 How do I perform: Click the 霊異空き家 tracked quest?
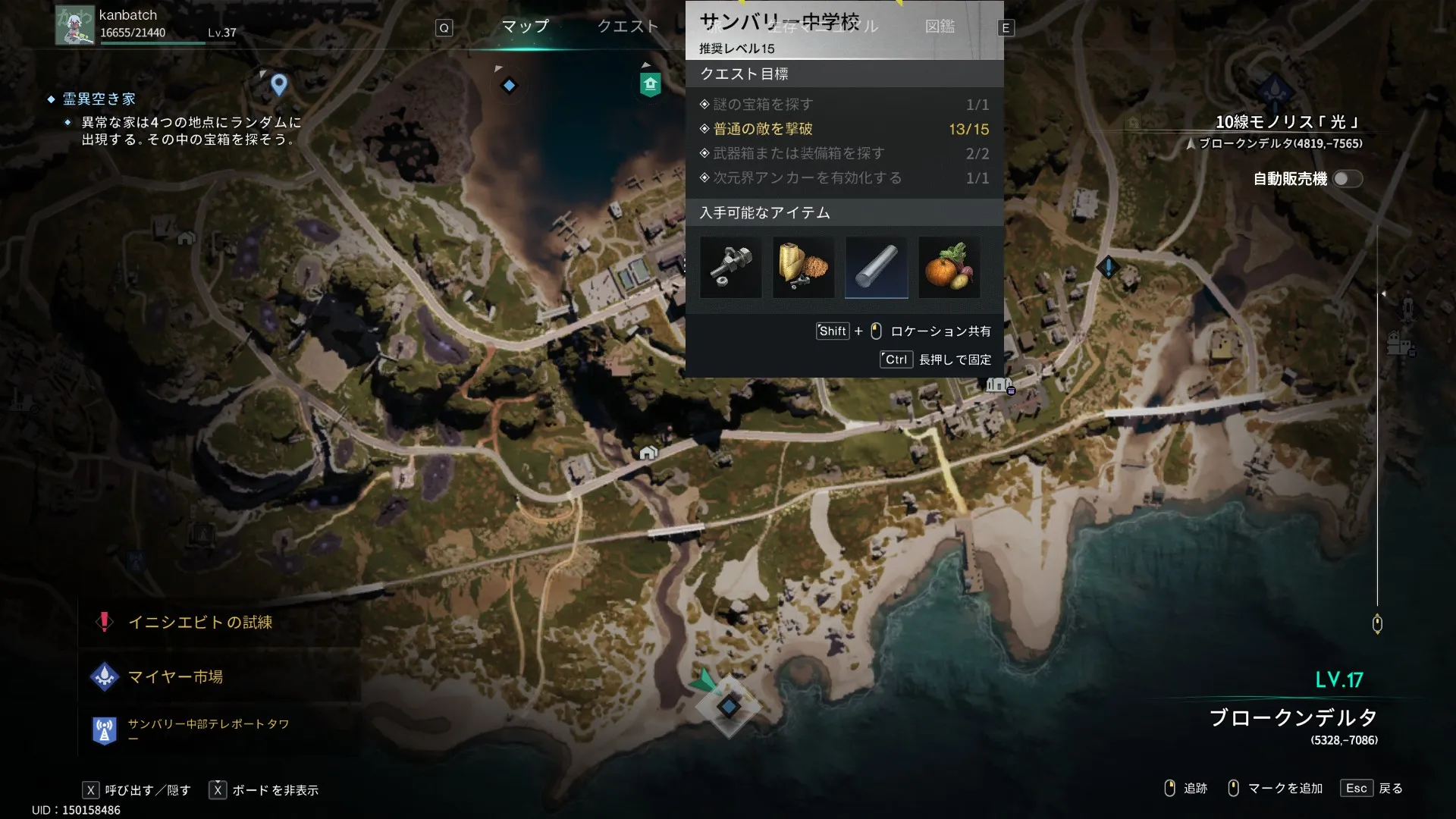pos(99,99)
